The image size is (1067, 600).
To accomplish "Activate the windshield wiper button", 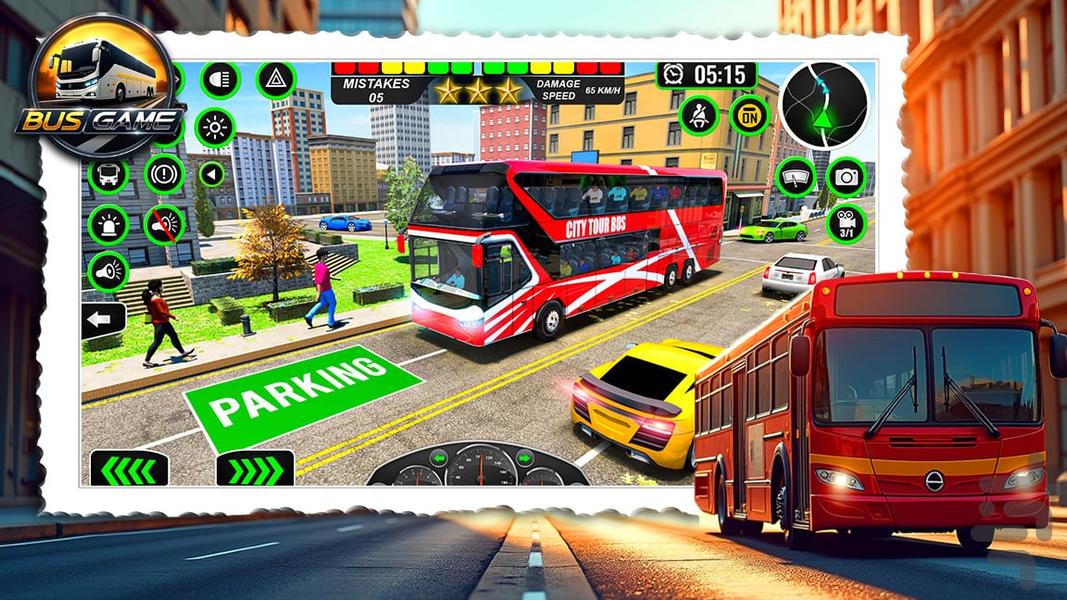I will pos(796,177).
